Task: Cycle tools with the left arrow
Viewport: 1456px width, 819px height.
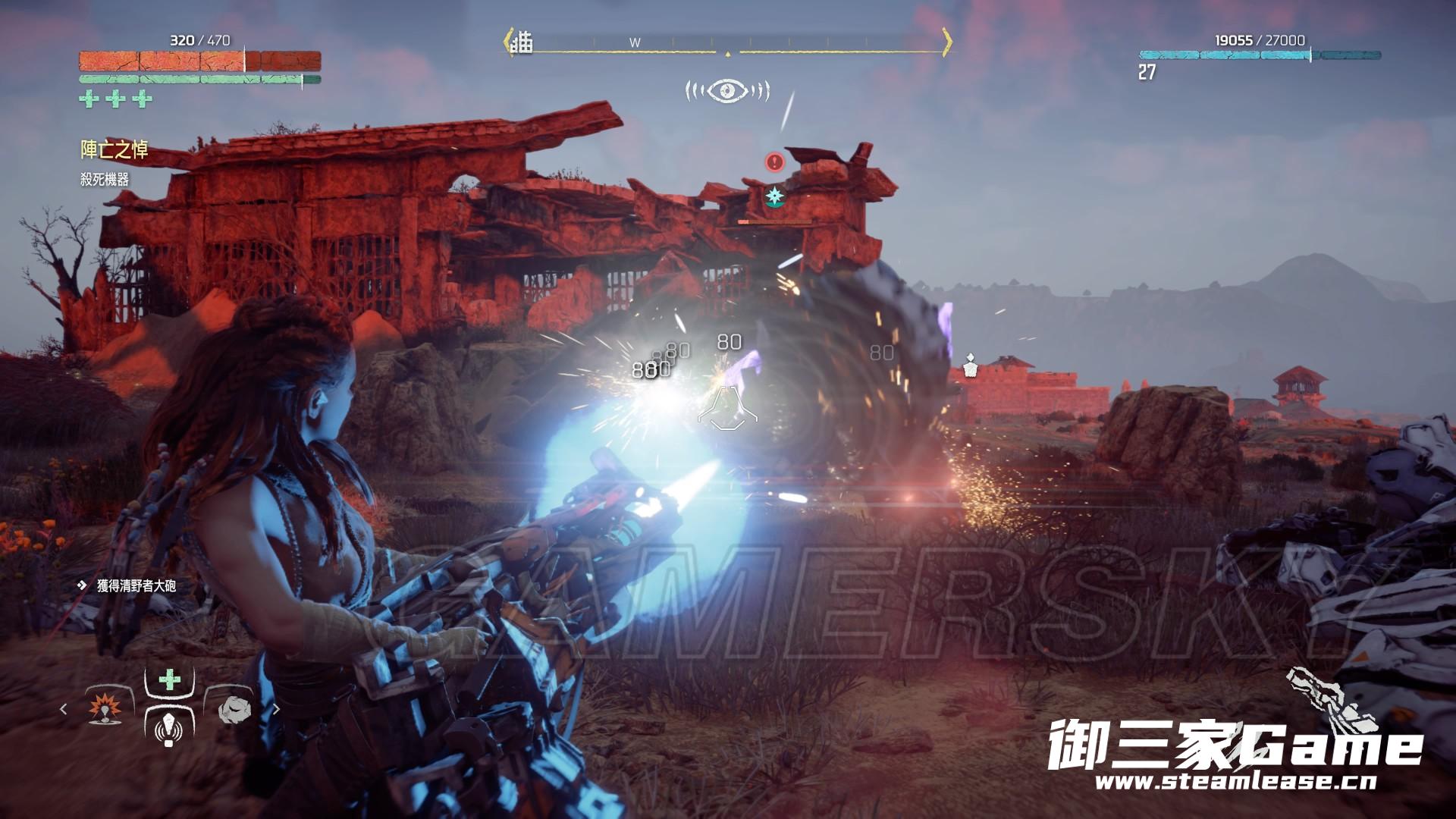Action: coord(64,709)
